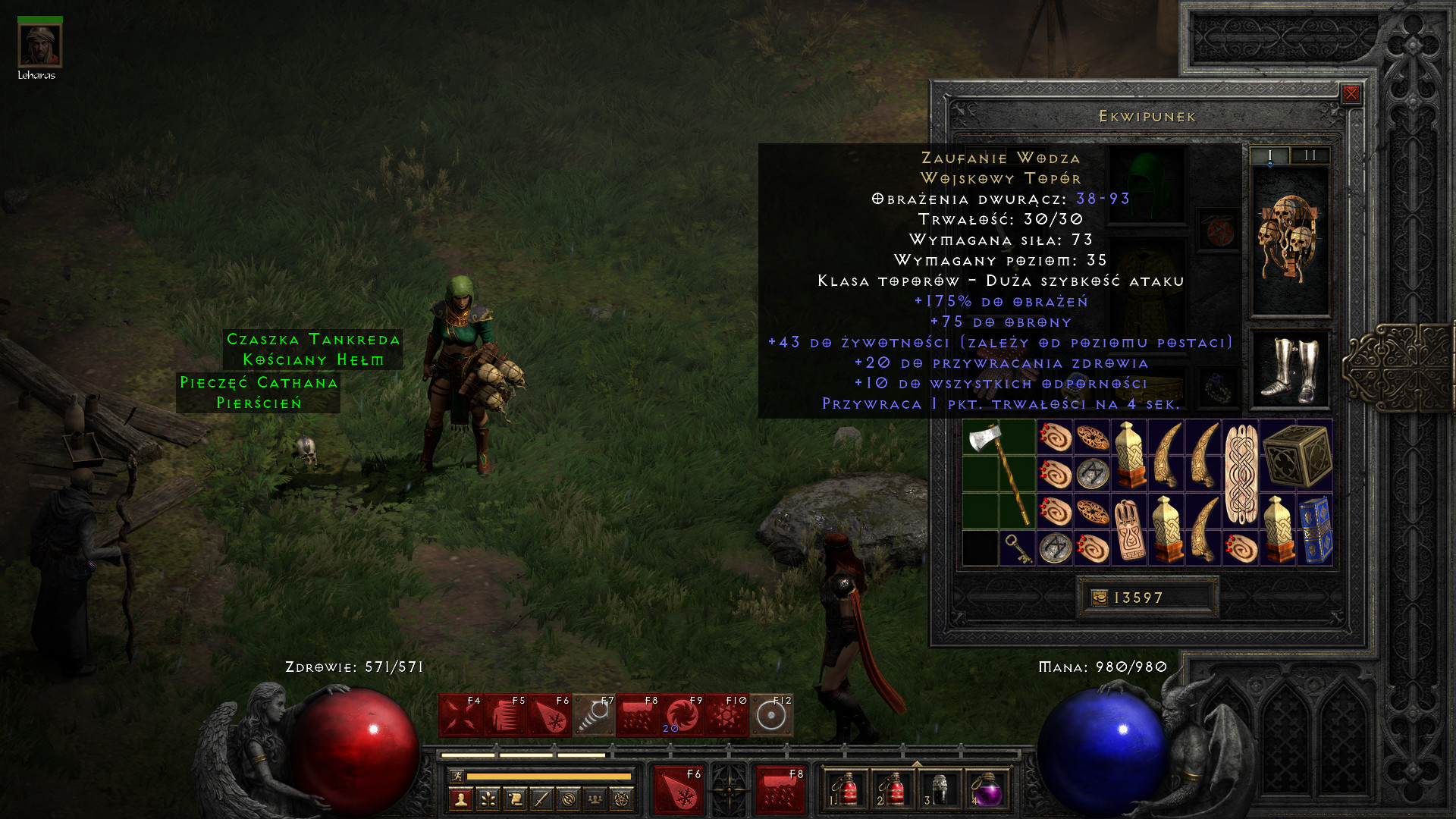Screen dimensions: 1456x819
Task: Click the blue tome book item
Action: click(x=1316, y=529)
